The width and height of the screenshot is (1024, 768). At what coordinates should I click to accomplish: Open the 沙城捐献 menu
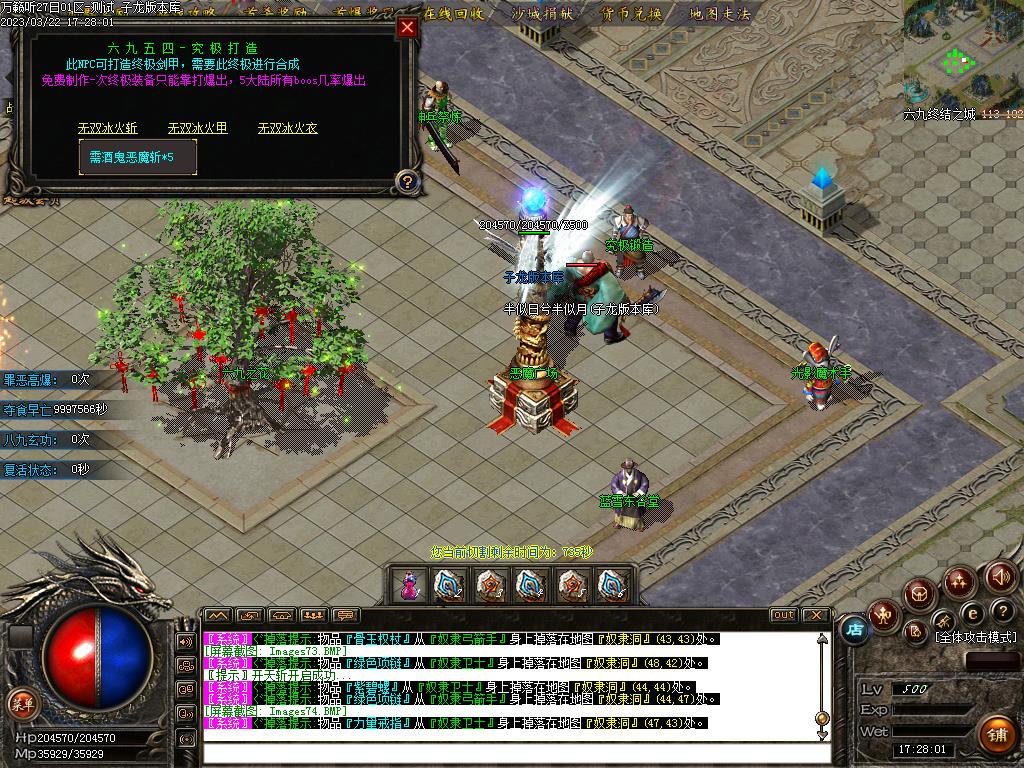[x=541, y=13]
